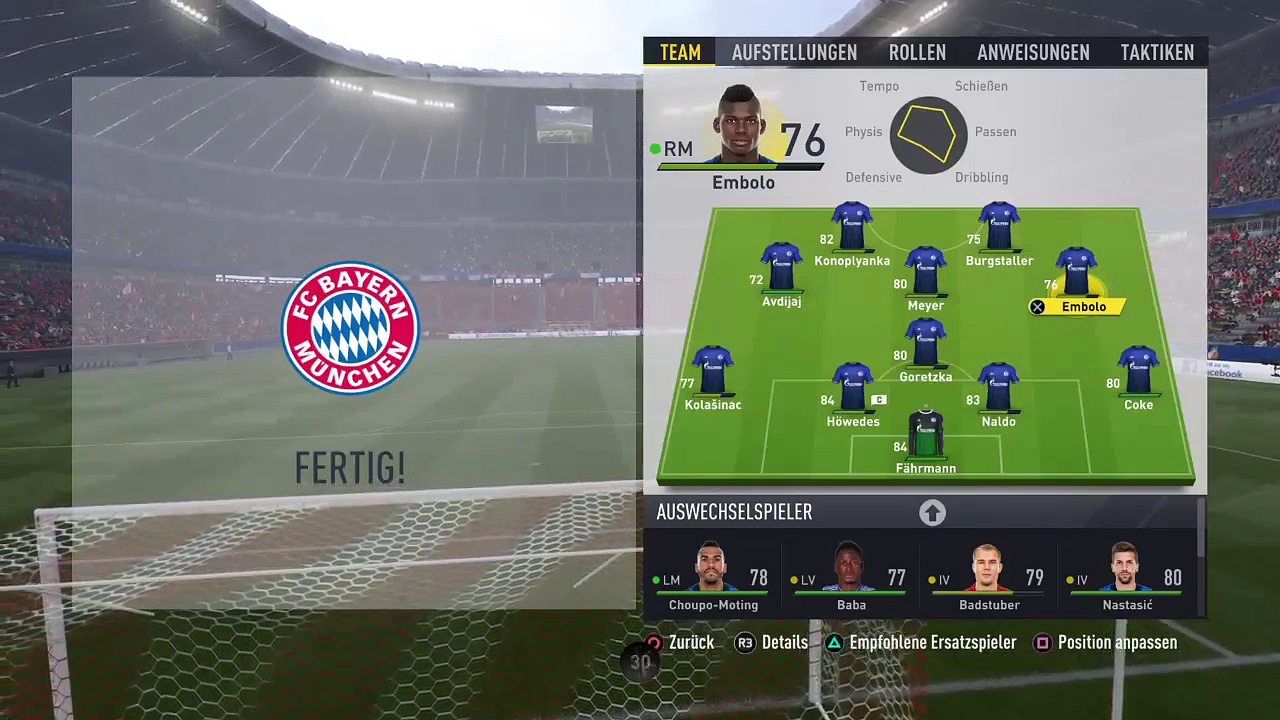Select right back Coke
Screen dimensions: 1280x720
1138,373
